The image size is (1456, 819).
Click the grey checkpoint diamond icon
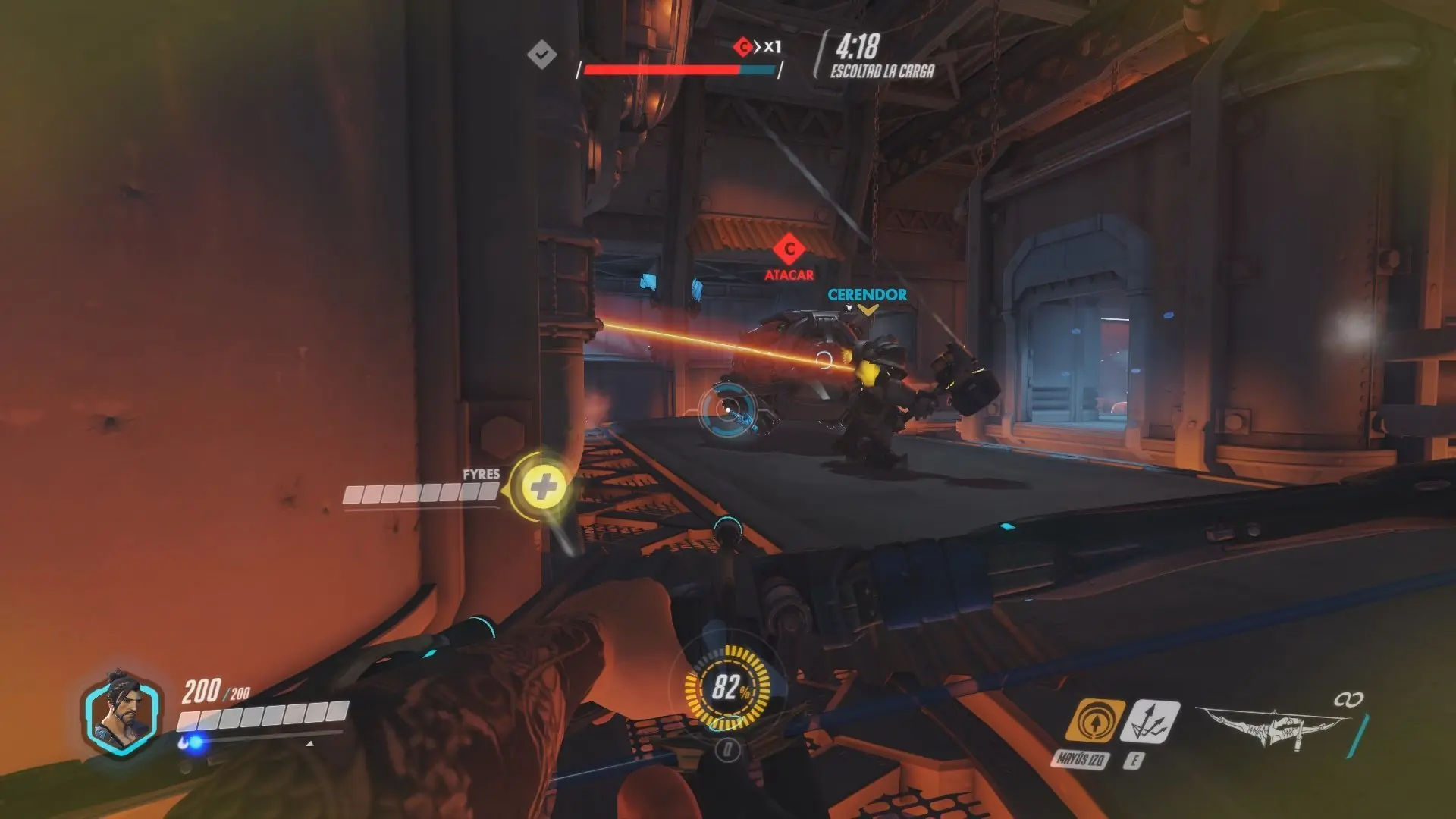(542, 54)
